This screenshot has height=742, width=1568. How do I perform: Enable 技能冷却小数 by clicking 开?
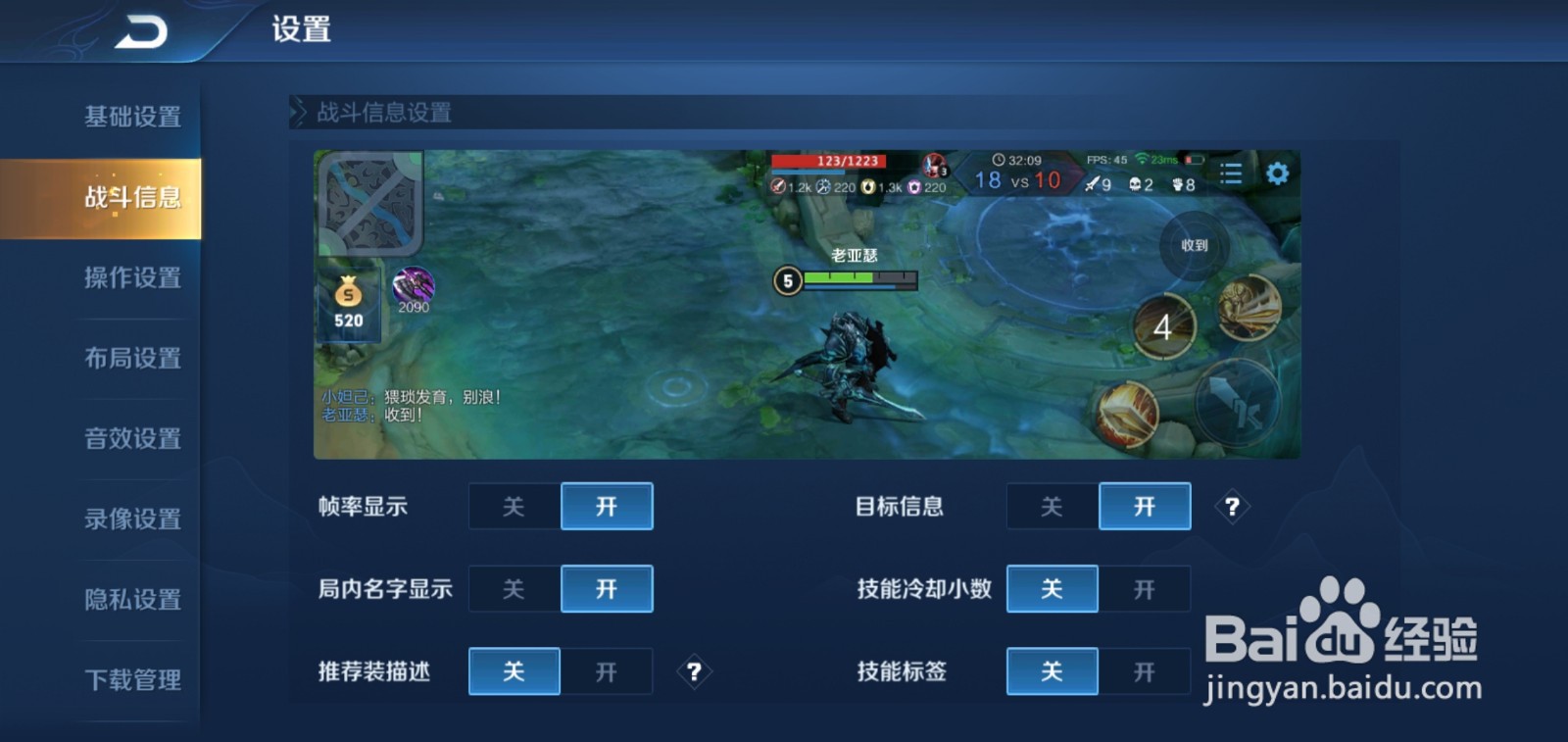click(1145, 589)
